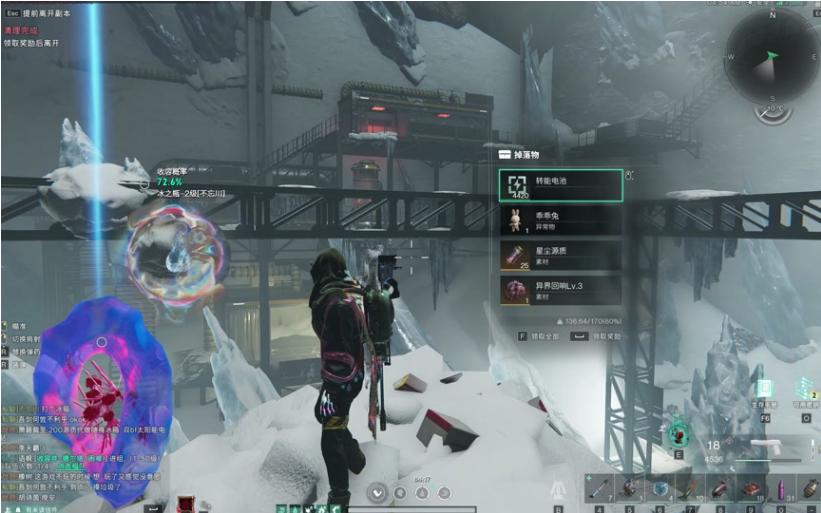
Task: Select the 乖乖兔 loot item
Action: pyautogui.click(x=560, y=221)
